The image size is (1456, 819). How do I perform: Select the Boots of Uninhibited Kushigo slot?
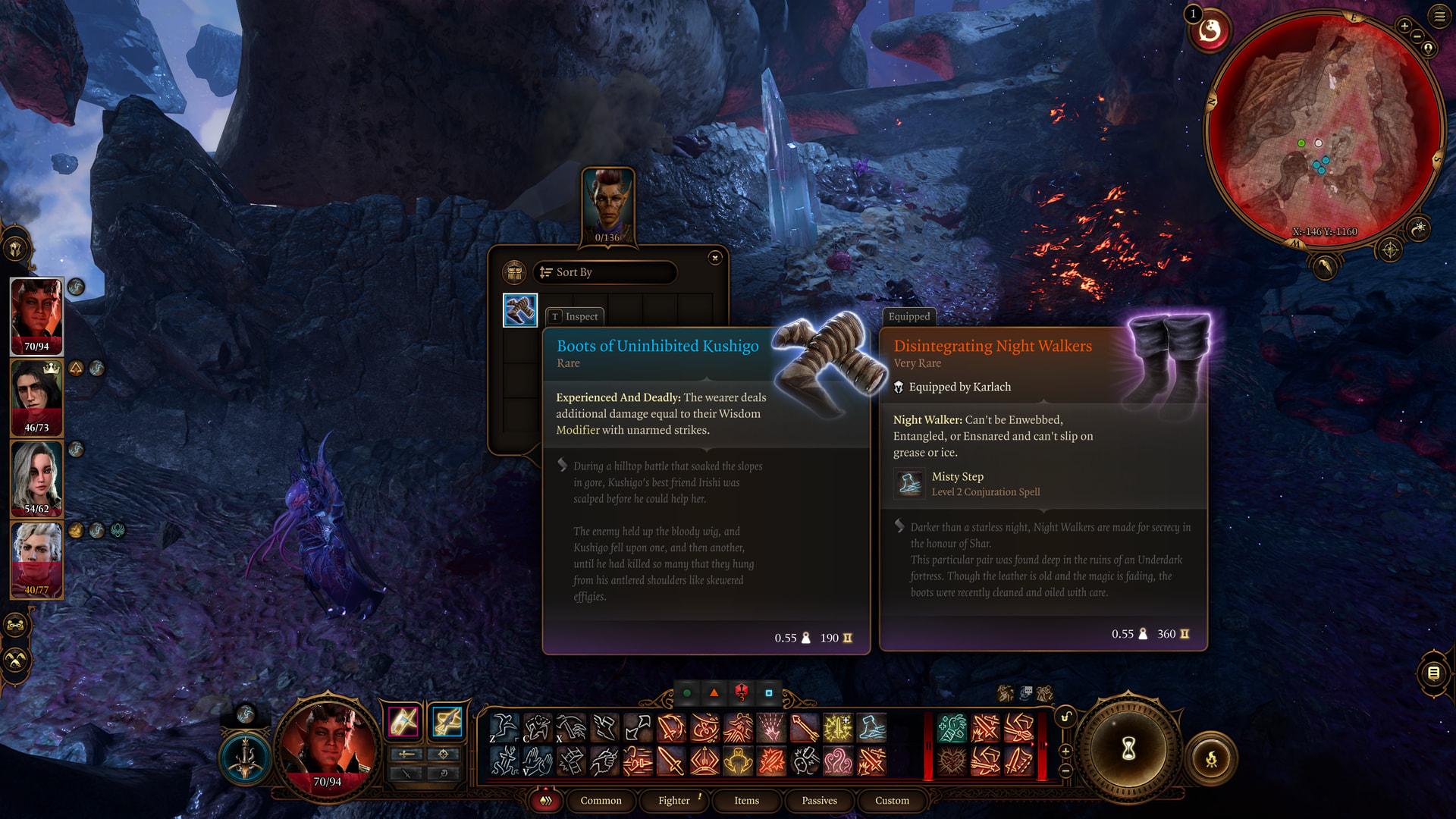[x=520, y=310]
